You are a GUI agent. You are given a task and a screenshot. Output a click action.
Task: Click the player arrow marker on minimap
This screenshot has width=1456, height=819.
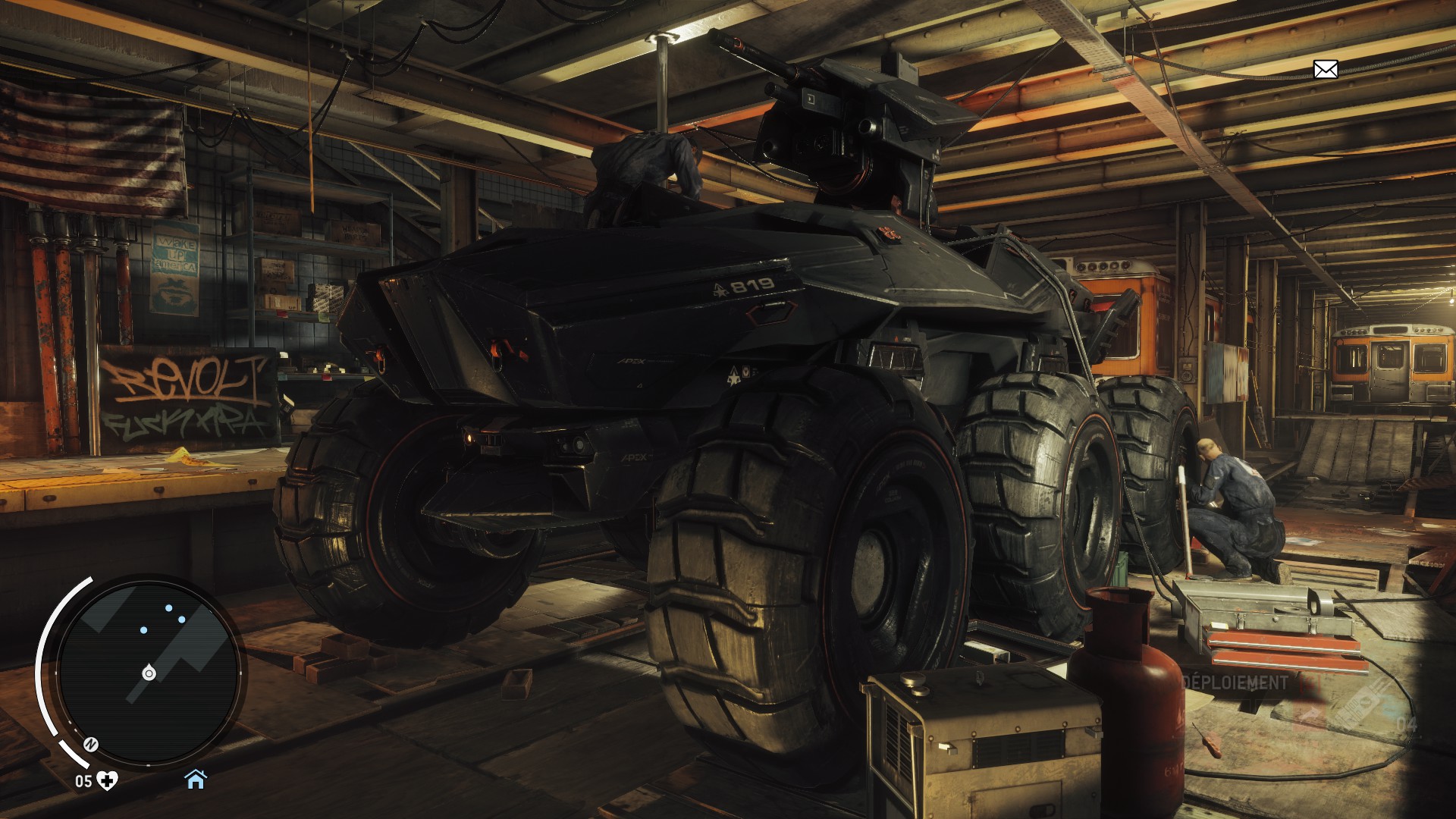click(x=148, y=673)
